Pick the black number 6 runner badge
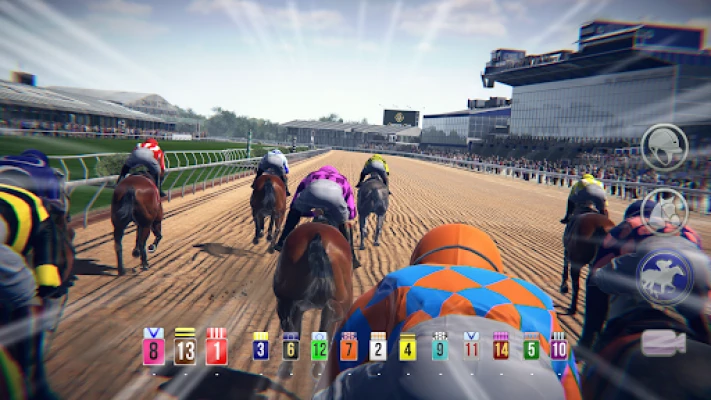711x400 pixels. click(x=290, y=347)
